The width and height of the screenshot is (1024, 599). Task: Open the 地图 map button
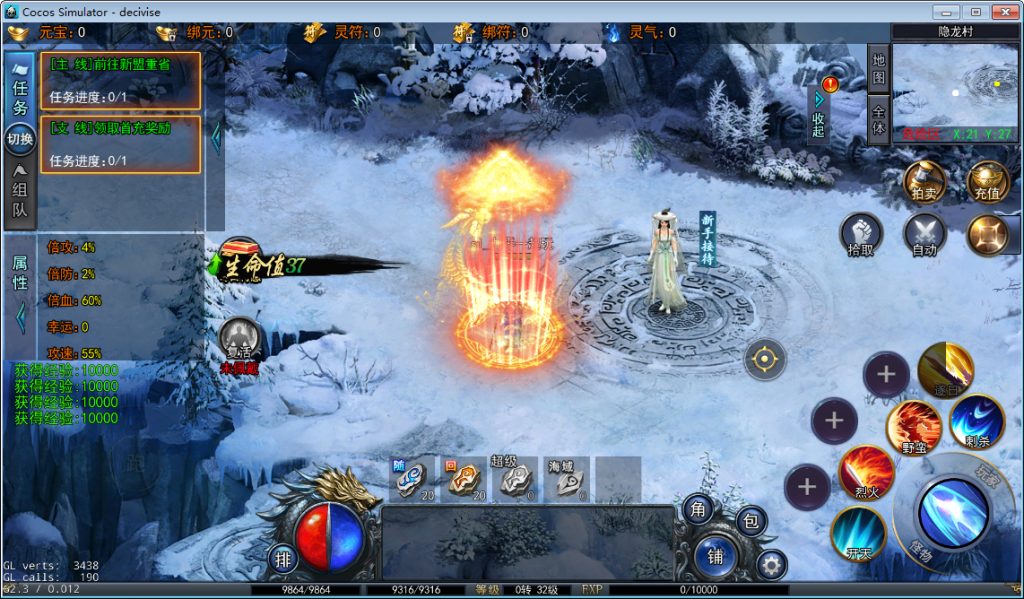pyautogui.click(x=878, y=68)
